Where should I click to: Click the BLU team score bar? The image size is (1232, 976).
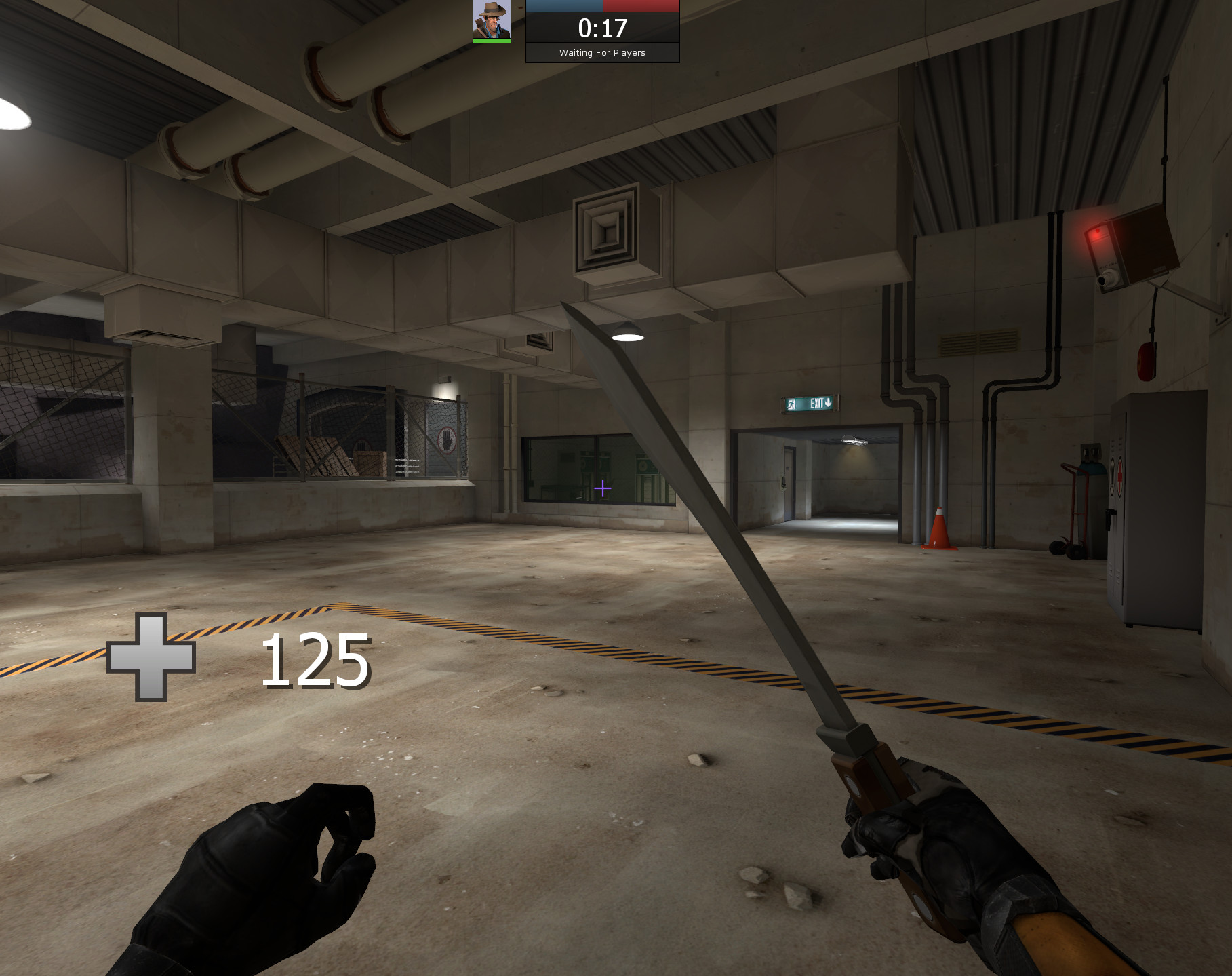click(563, 7)
